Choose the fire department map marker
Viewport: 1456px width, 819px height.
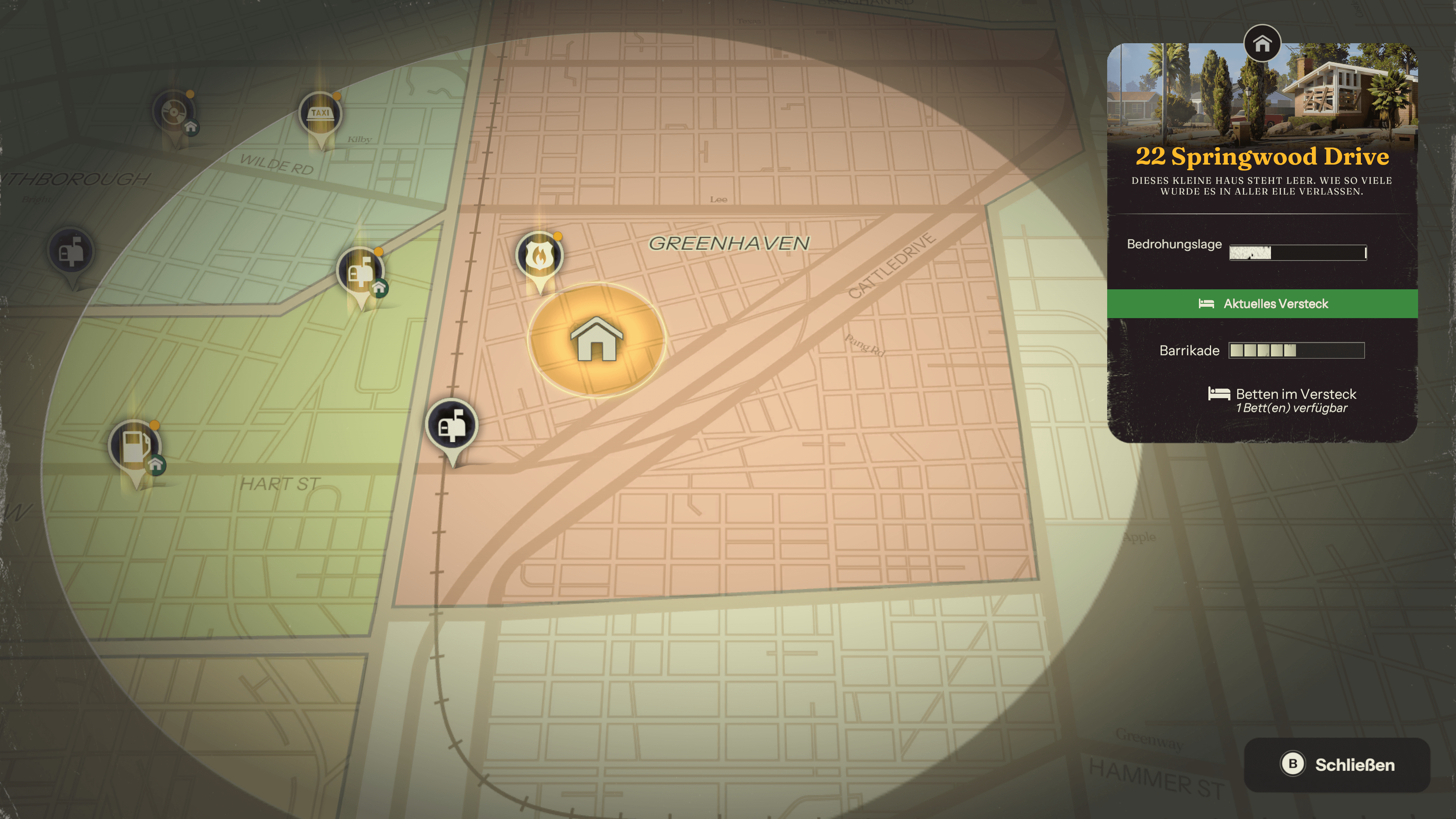click(539, 256)
